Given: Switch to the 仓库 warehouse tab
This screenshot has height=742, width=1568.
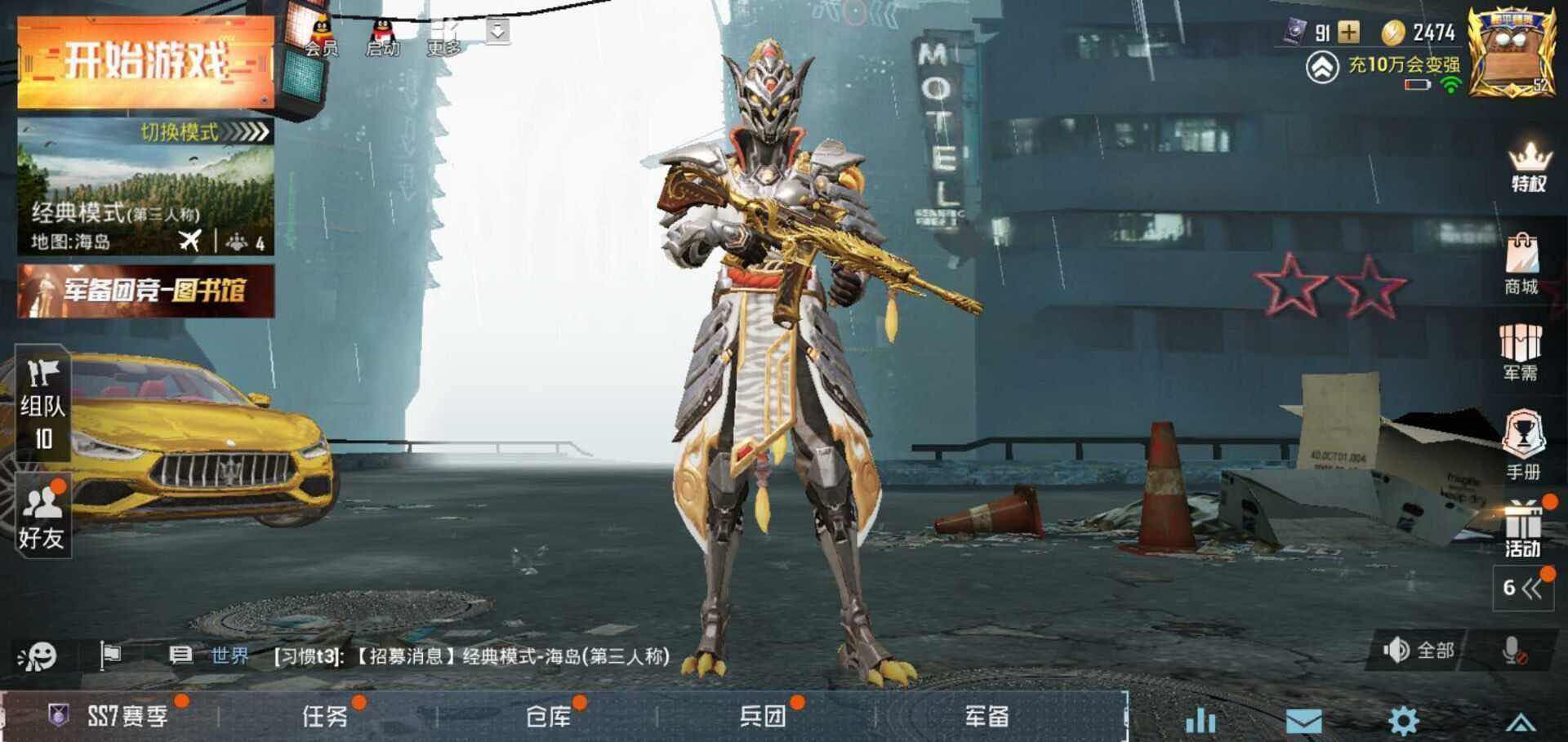Looking at the screenshot, I should 549,717.
